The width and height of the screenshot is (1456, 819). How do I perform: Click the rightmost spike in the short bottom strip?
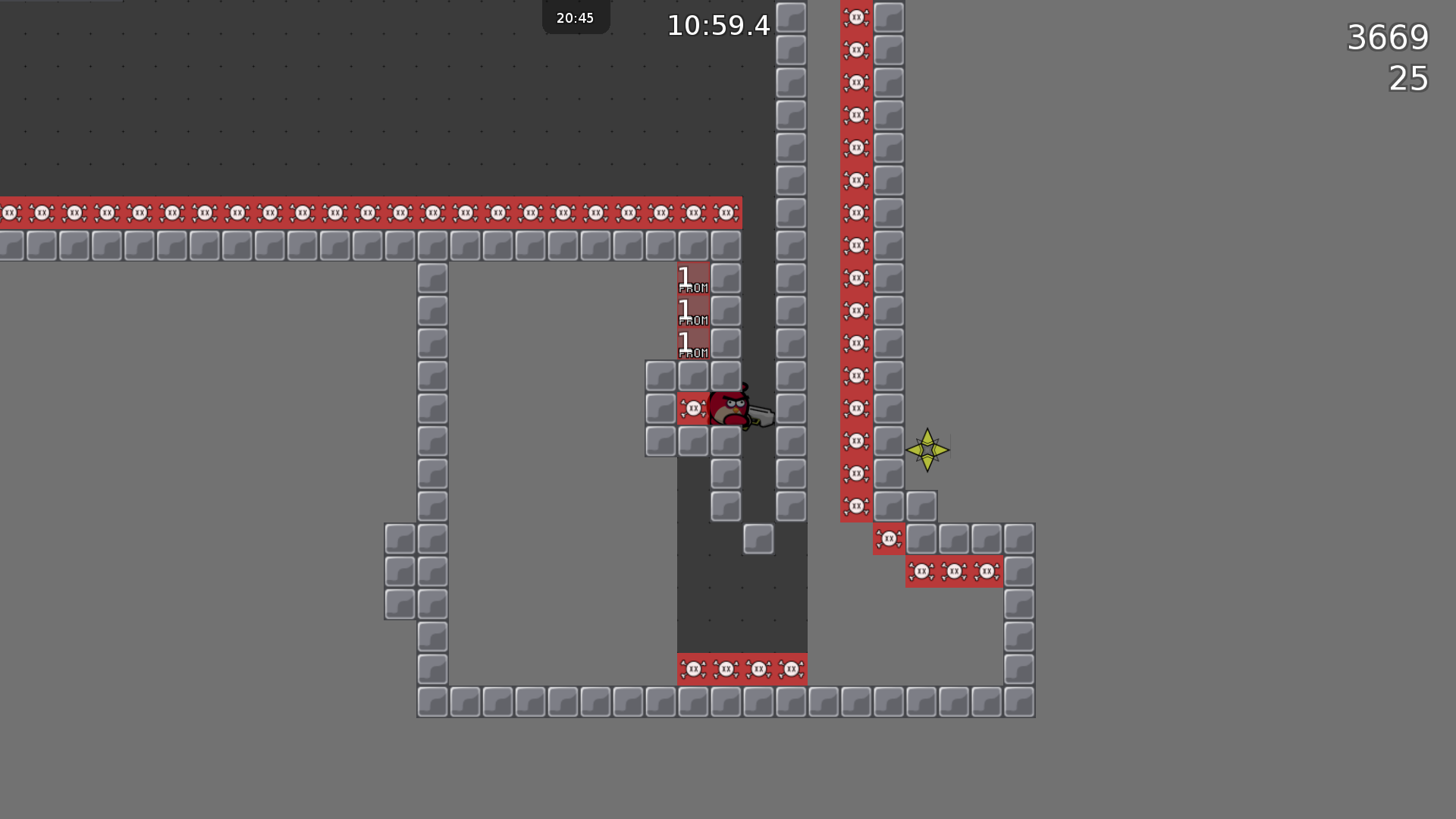coord(987,571)
